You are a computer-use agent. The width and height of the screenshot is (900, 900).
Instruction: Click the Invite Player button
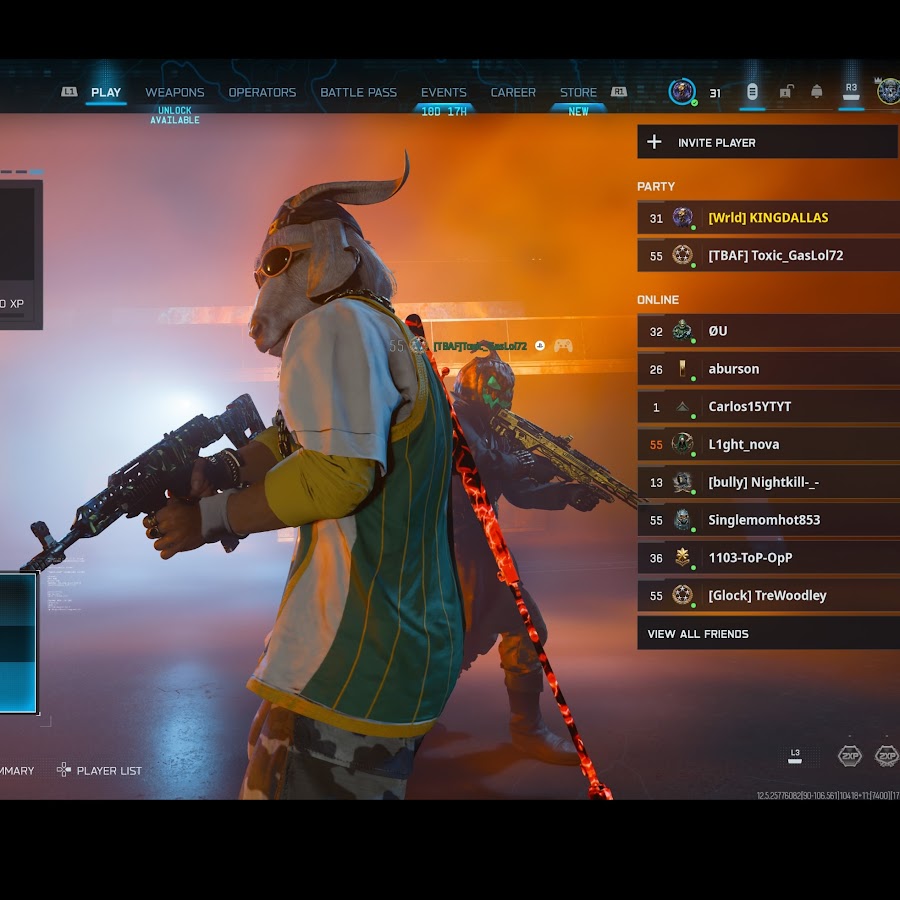tap(767, 142)
